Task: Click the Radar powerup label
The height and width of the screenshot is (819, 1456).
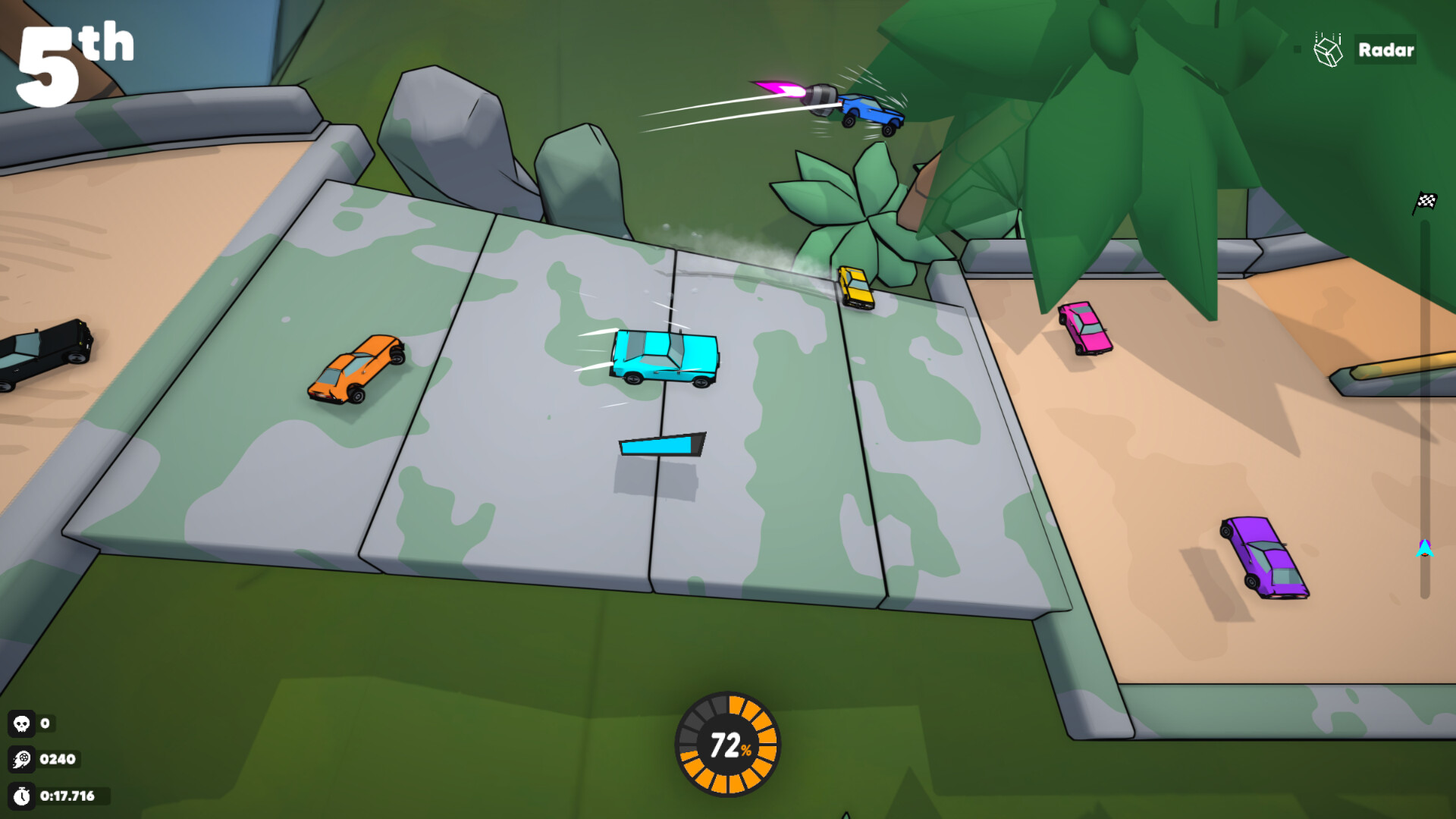Action: (x=1385, y=50)
